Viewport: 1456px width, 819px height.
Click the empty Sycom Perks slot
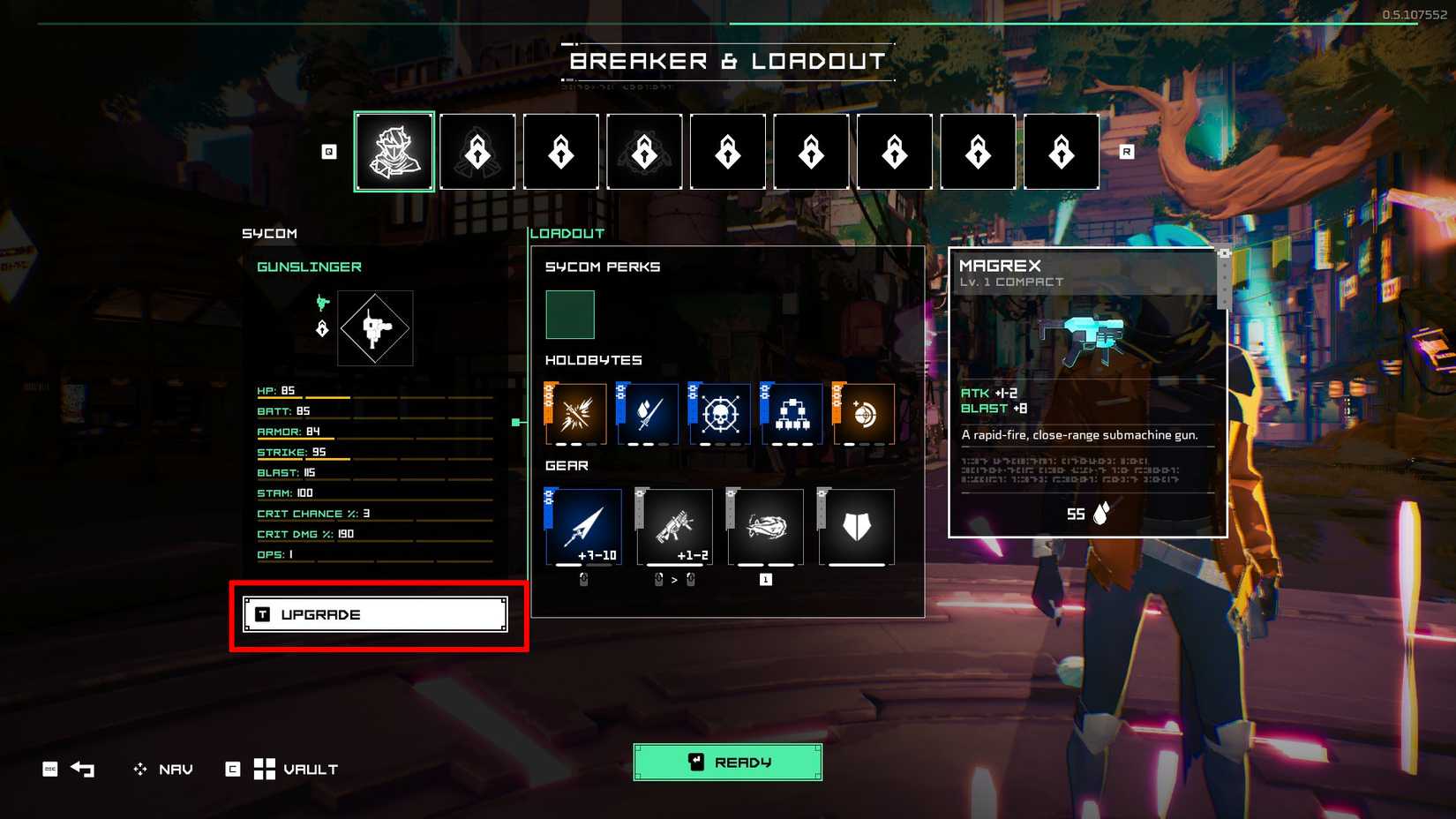pos(570,315)
